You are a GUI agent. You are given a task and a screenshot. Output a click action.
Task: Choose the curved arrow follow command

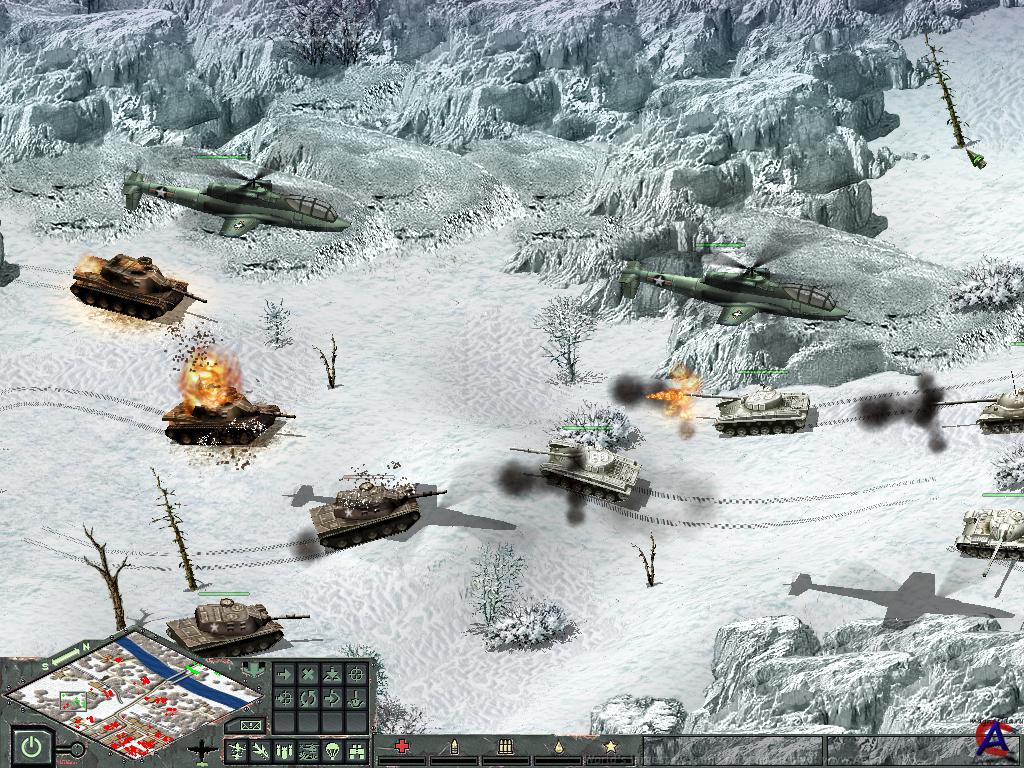[332, 698]
